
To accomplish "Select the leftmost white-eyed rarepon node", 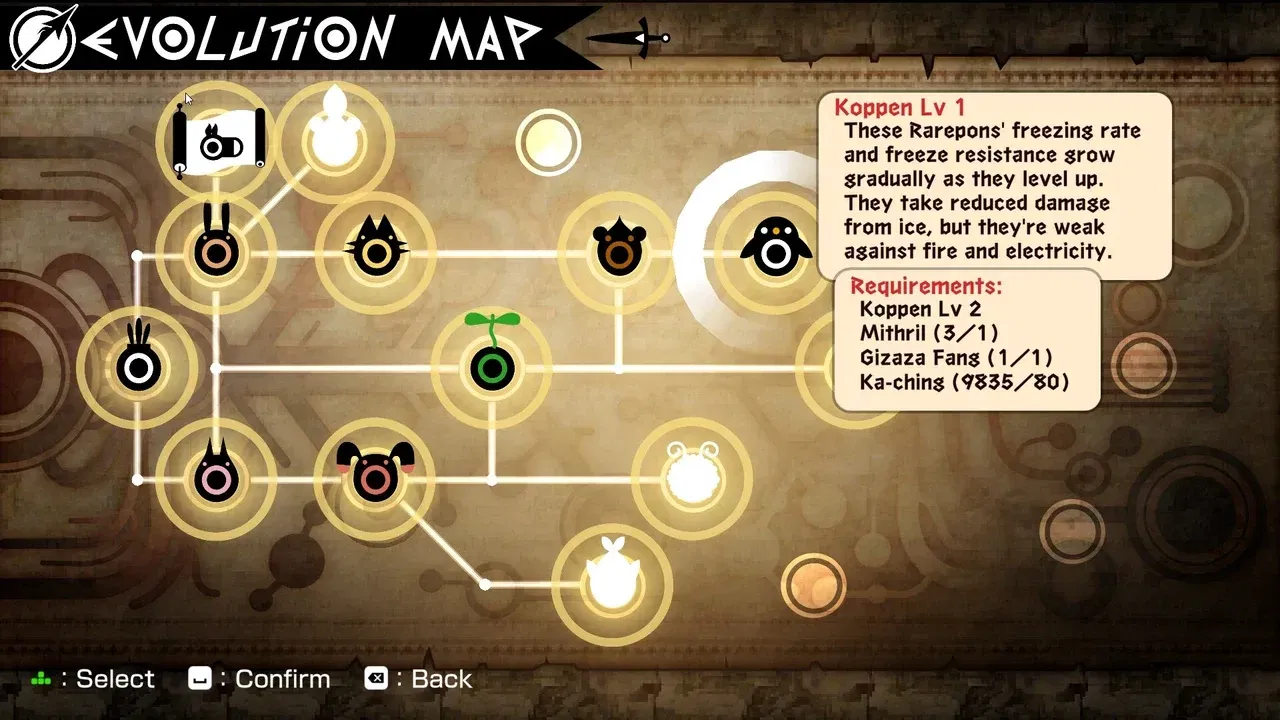I will [x=140, y=365].
